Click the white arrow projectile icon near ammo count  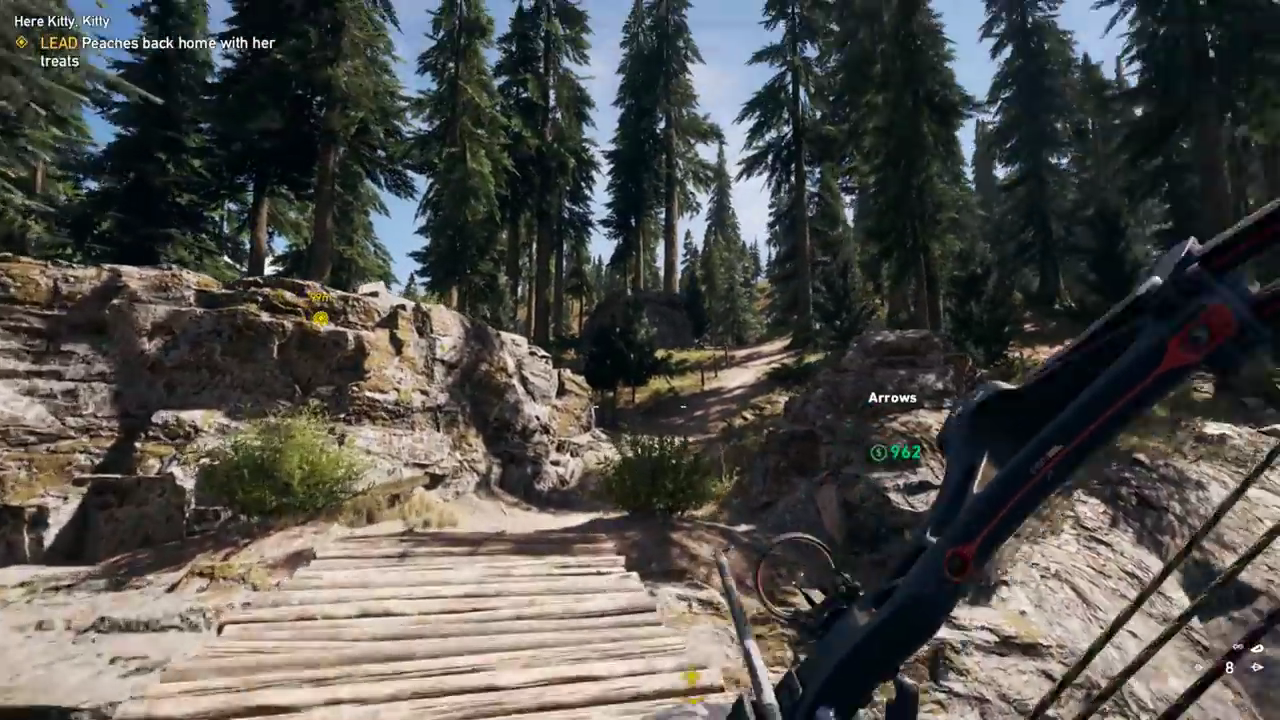click(1257, 648)
